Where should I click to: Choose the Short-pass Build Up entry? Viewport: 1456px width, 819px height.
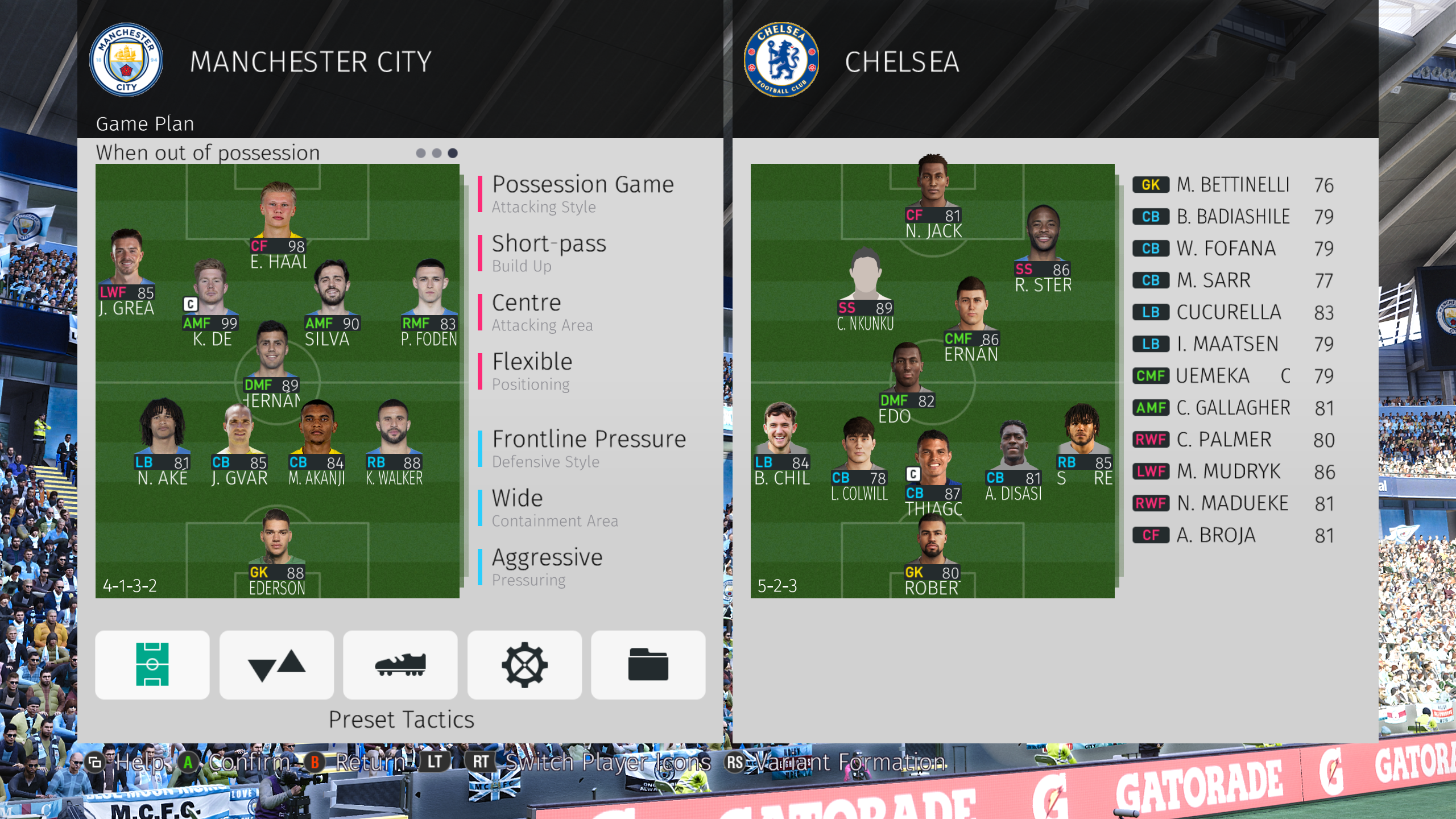pos(549,253)
